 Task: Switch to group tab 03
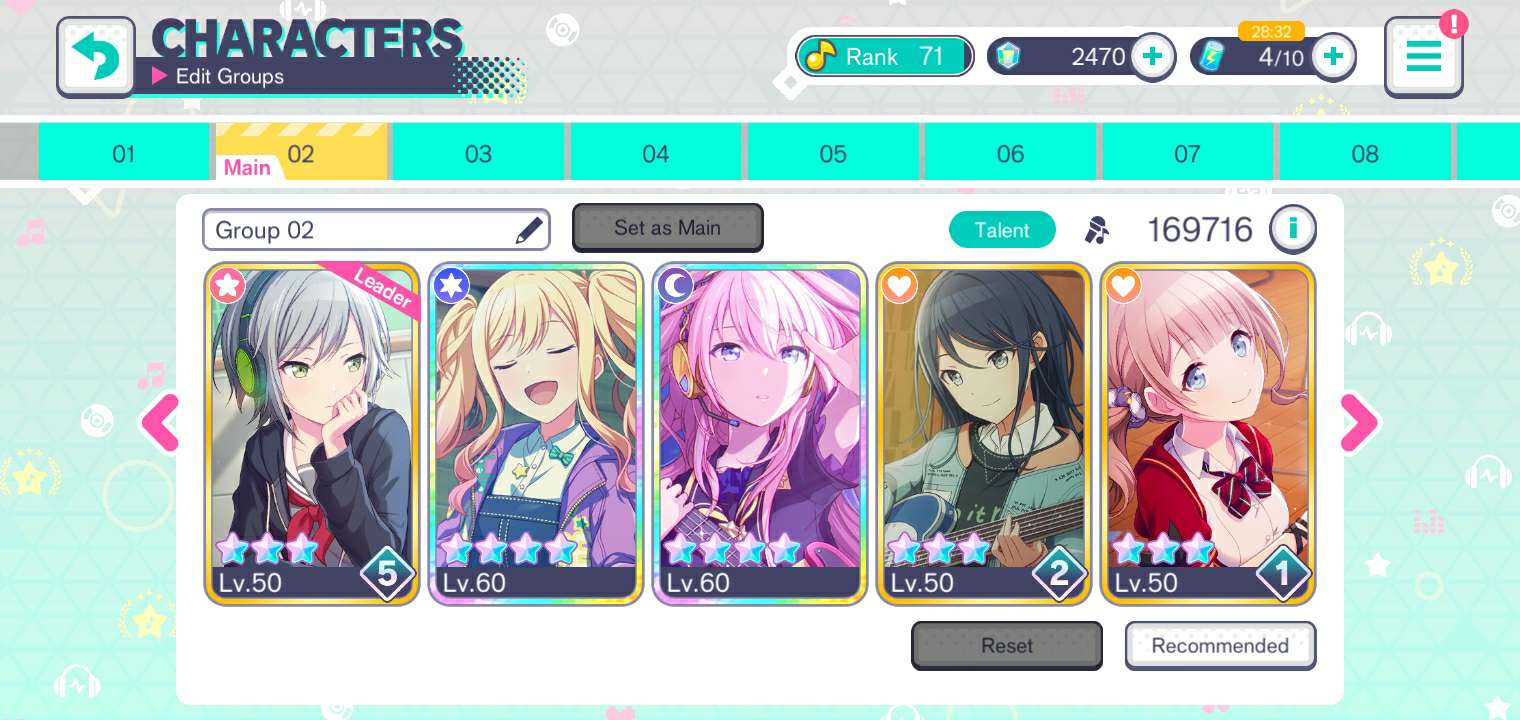tap(478, 154)
